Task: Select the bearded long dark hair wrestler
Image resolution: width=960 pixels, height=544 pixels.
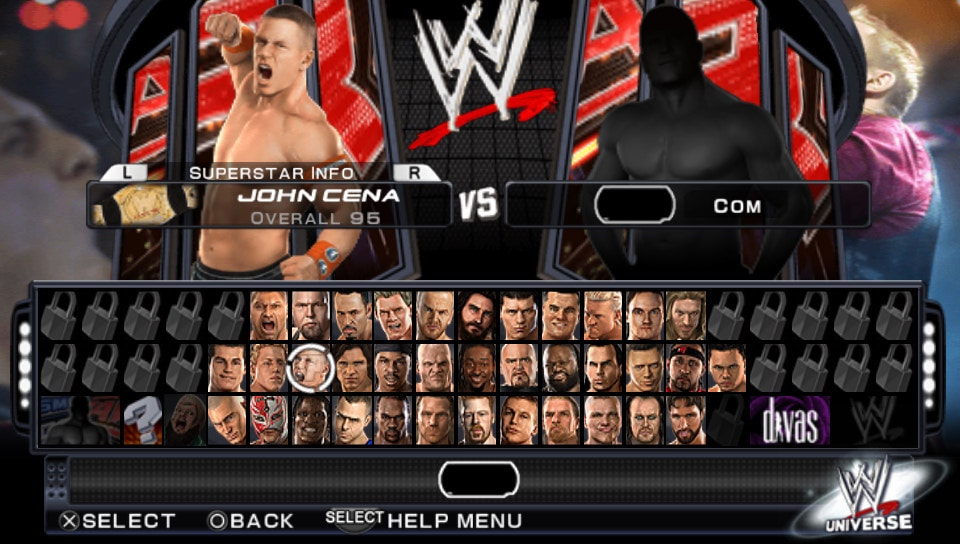Action: coord(477,316)
